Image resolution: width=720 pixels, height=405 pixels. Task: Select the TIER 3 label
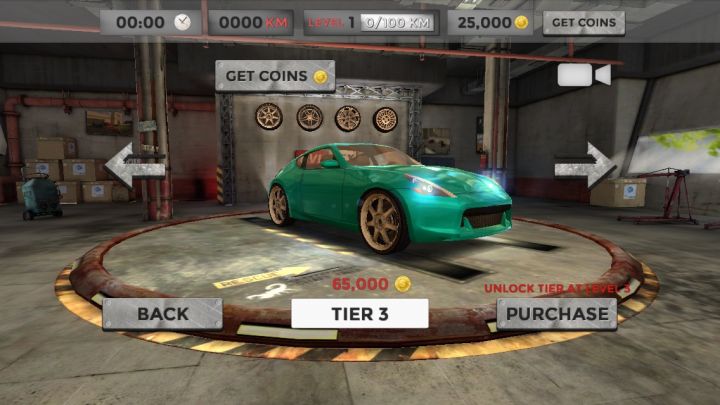pyautogui.click(x=359, y=313)
